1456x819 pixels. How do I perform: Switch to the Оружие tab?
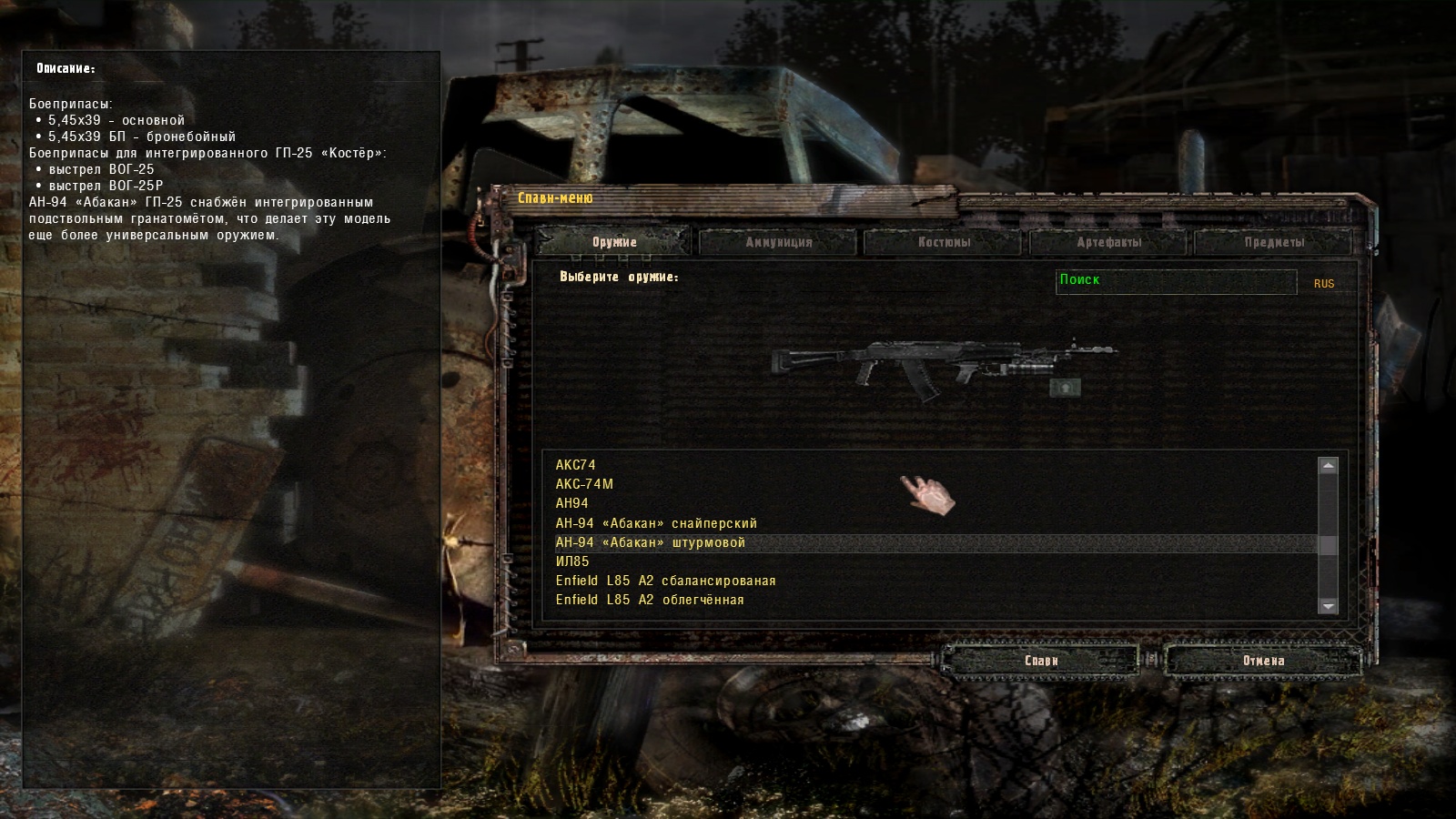(x=613, y=242)
